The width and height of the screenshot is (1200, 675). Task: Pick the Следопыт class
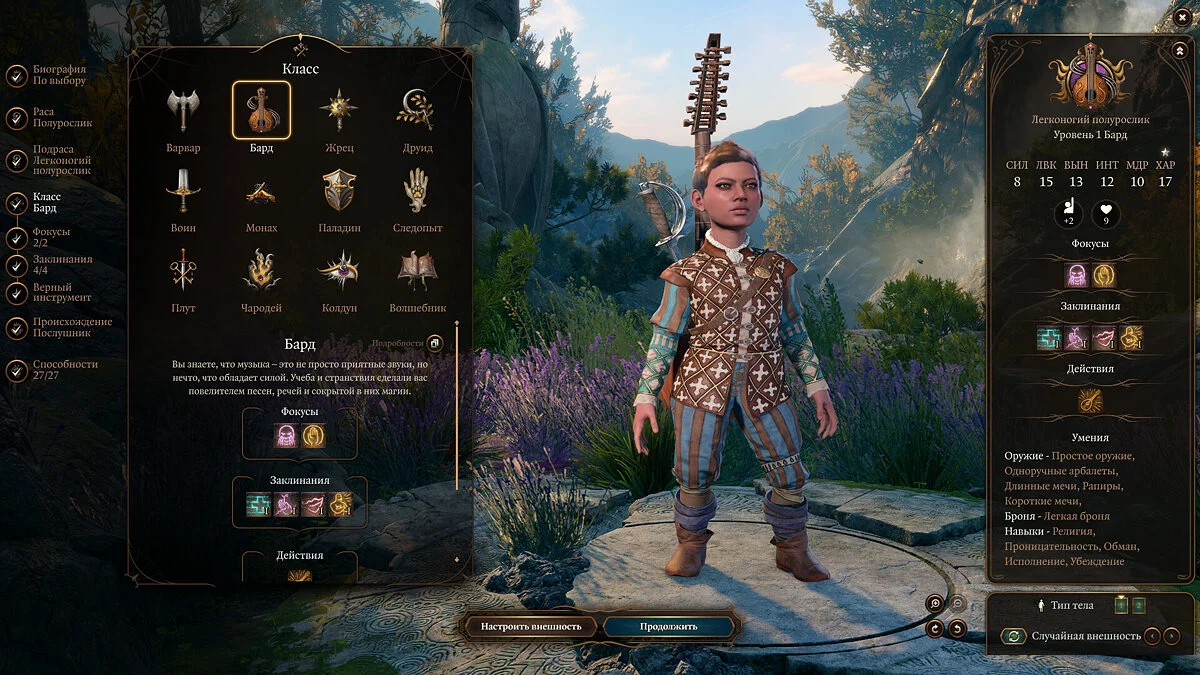[417, 191]
